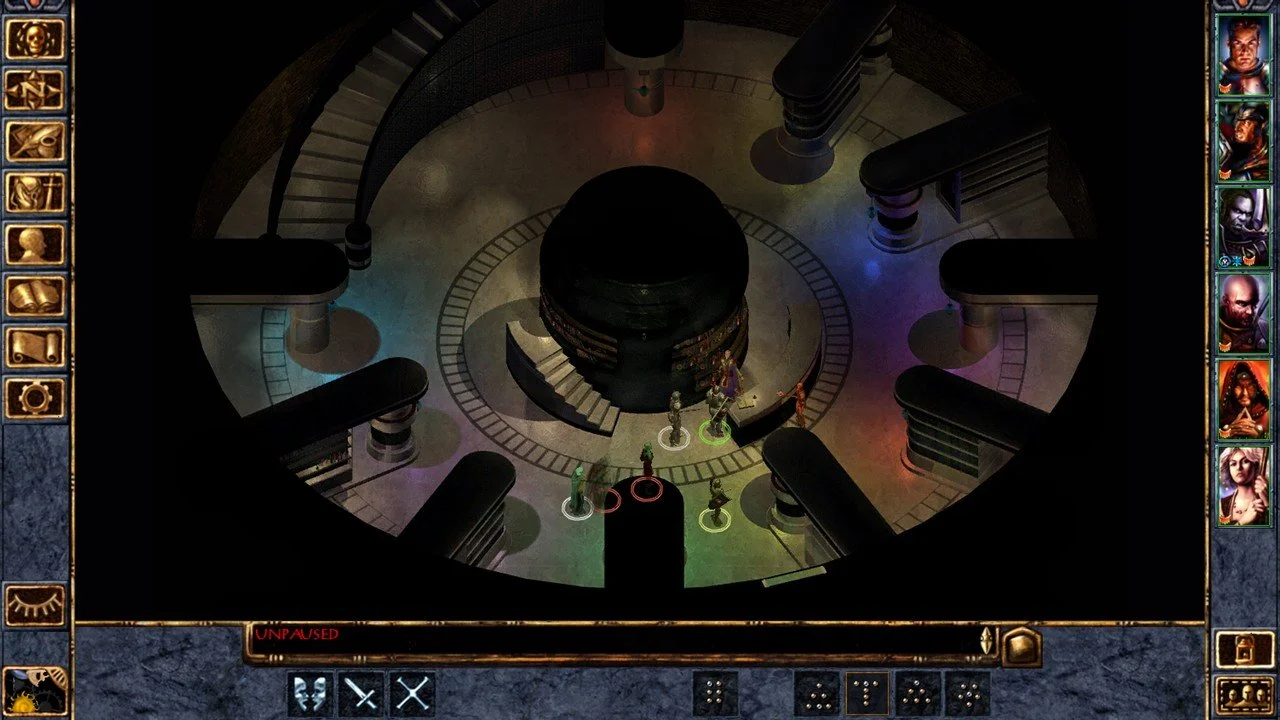Image resolution: width=1280 pixels, height=720 pixels.
Task: Toggle party AI with the lantern button
Action: [x=1243, y=650]
